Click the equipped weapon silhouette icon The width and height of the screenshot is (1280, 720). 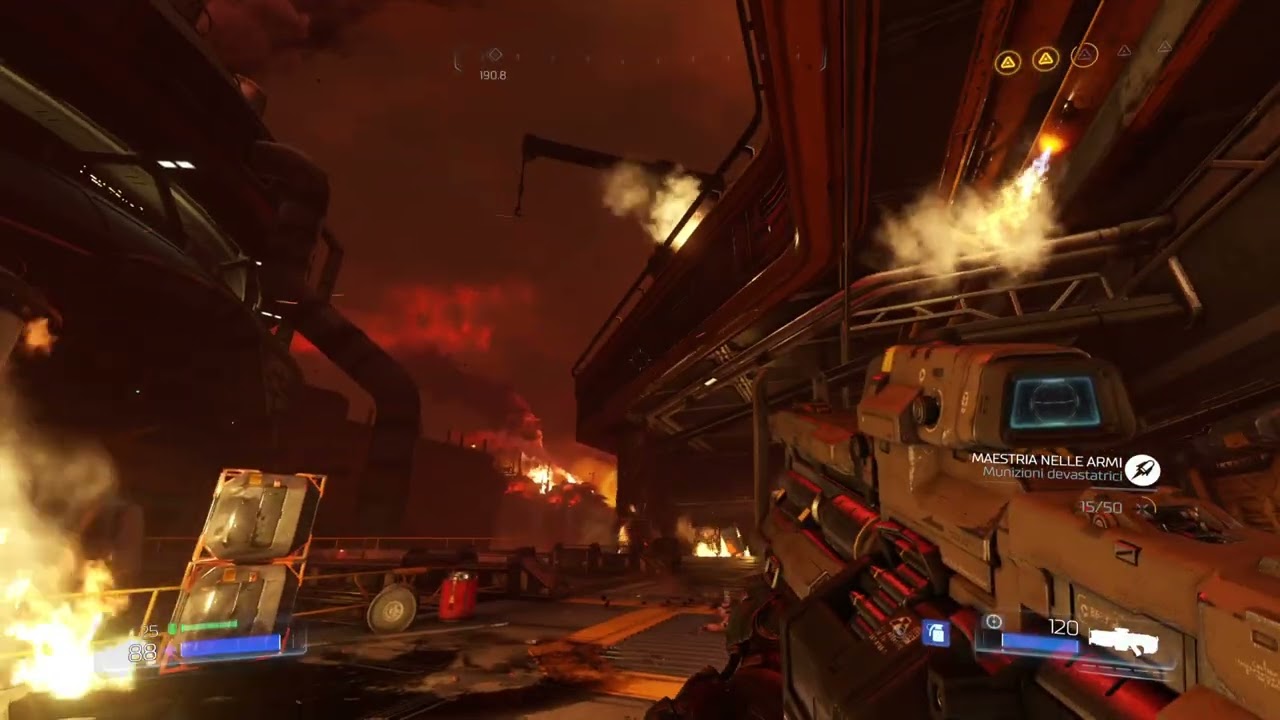1122,642
